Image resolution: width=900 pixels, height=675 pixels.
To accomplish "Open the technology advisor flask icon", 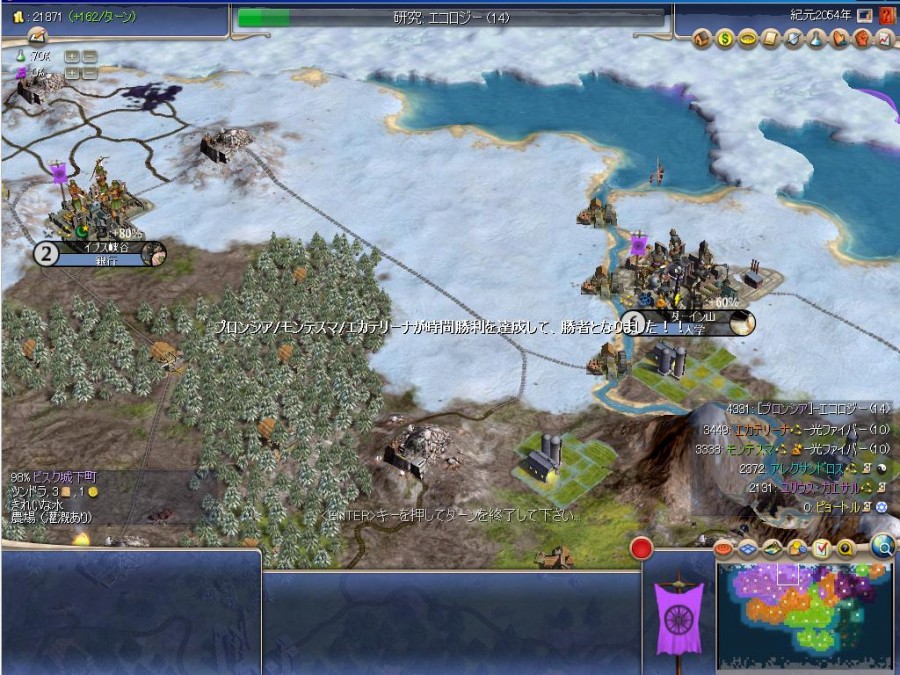I will pyautogui.click(x=816, y=39).
